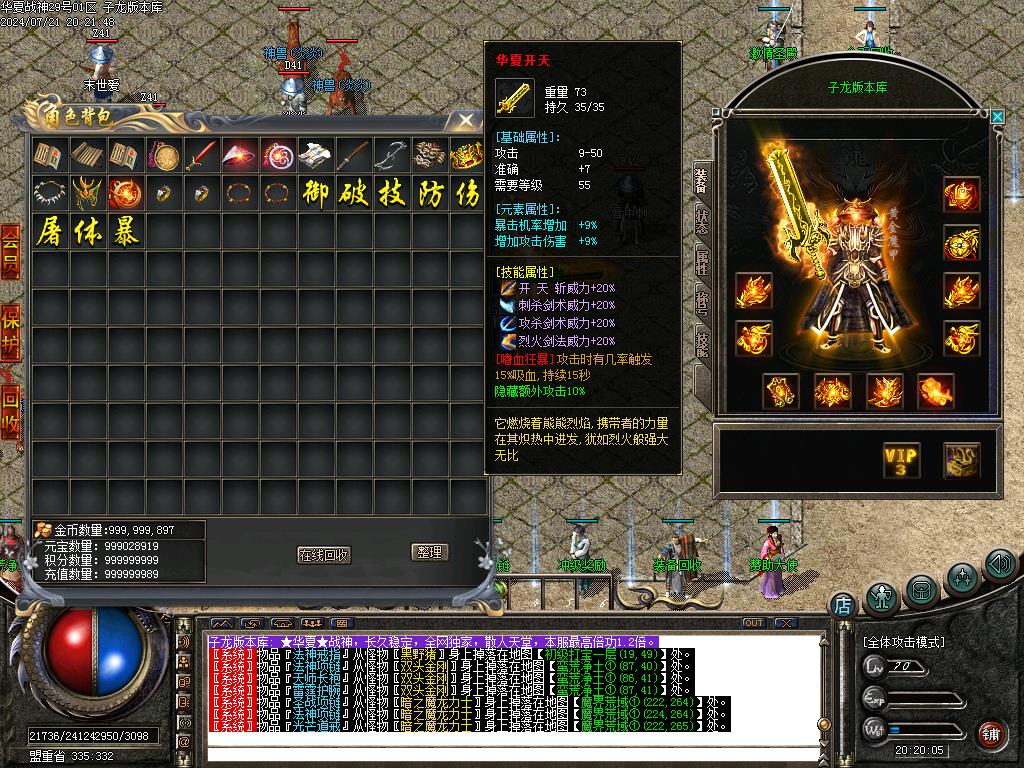Close the character equipment panel

click(997, 117)
